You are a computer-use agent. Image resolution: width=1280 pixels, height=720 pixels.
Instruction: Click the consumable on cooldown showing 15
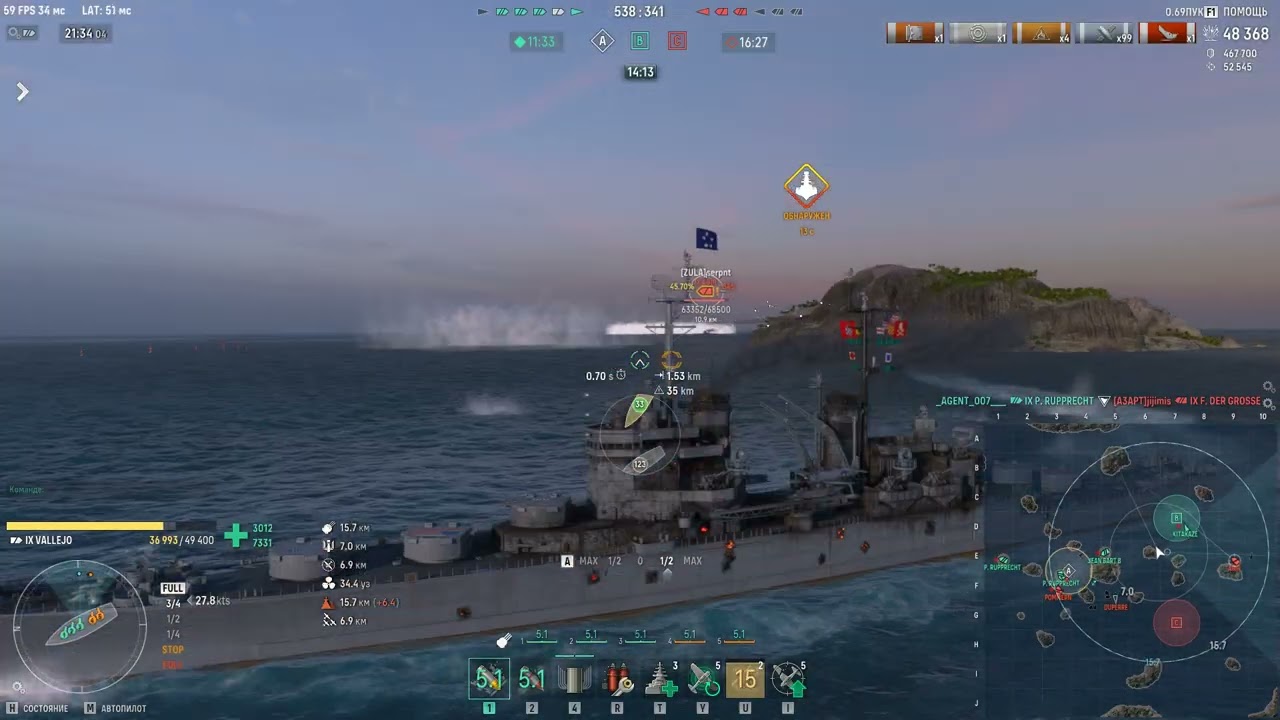point(746,679)
